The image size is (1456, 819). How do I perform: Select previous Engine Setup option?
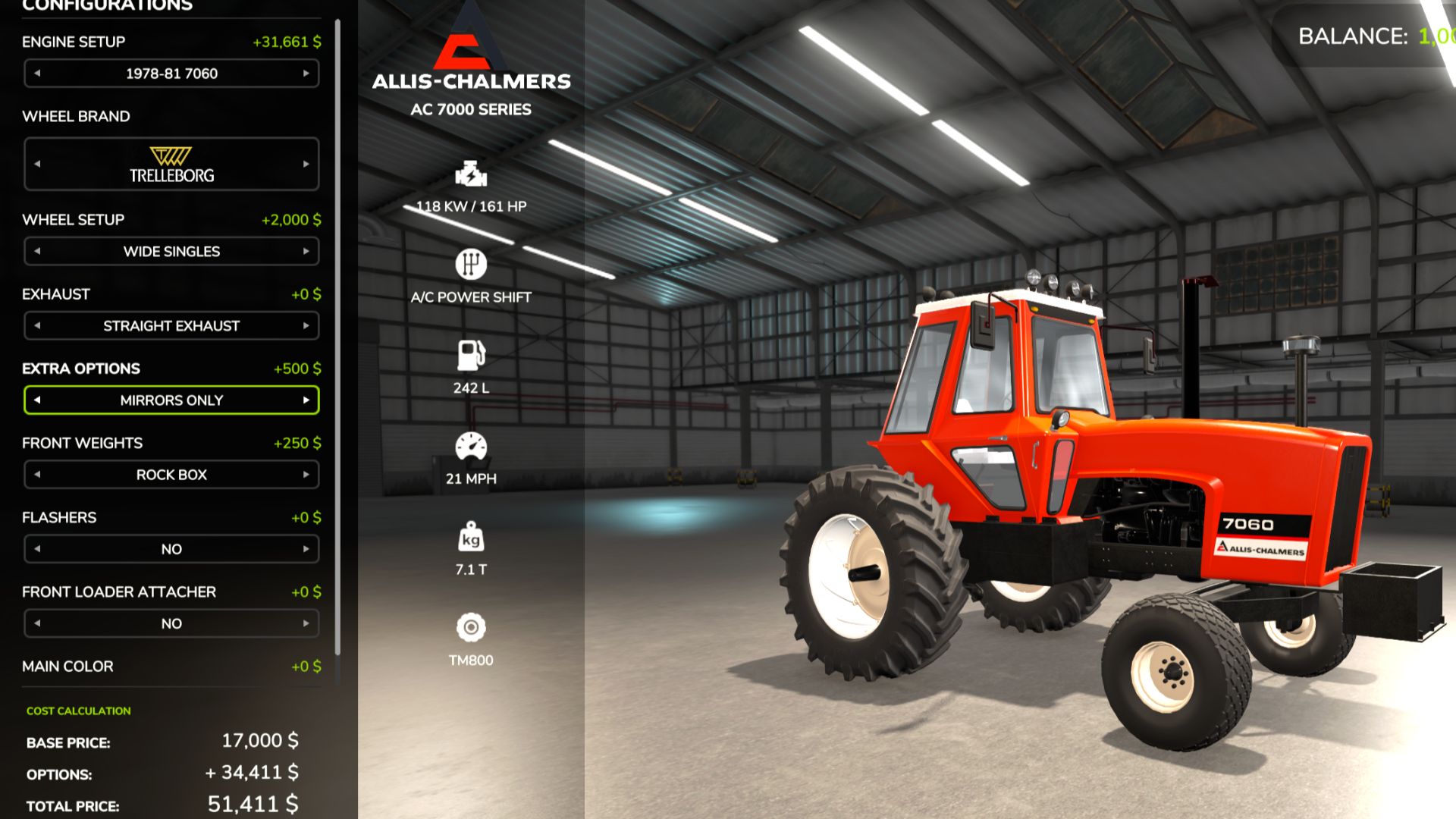pyautogui.click(x=37, y=74)
